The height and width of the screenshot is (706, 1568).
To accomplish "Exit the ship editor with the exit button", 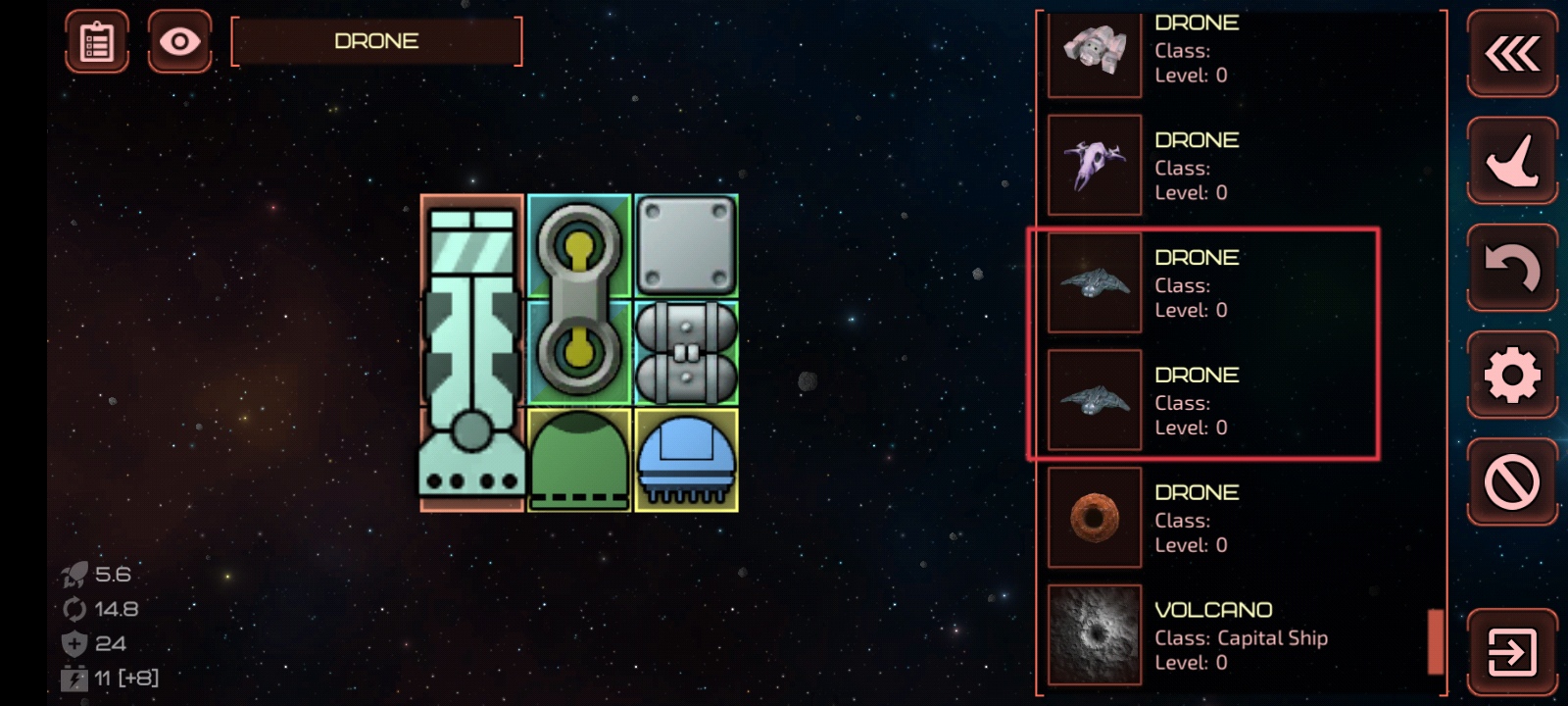I will pyautogui.click(x=1512, y=652).
